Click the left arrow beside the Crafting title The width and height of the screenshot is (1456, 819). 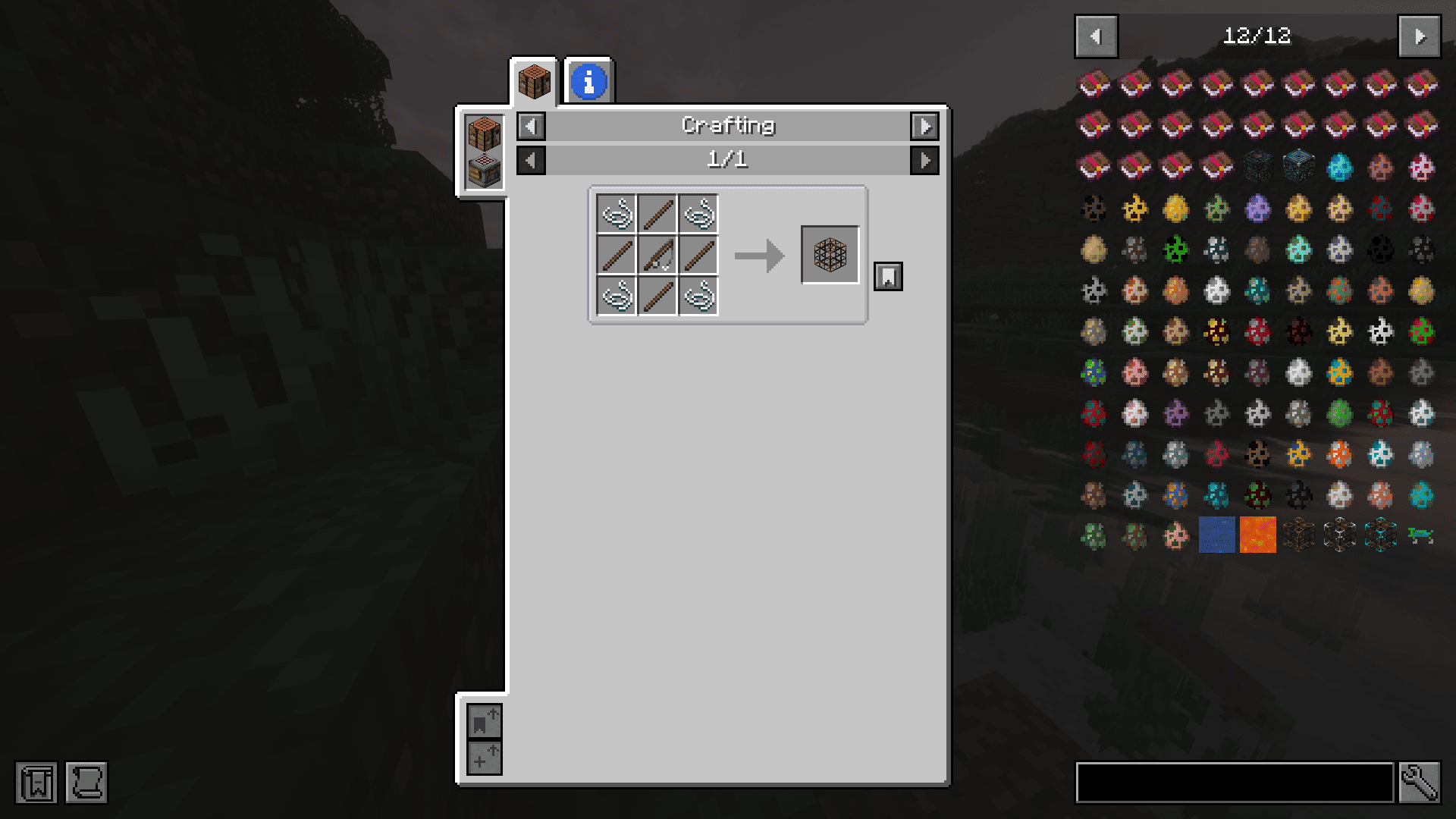pos(530,127)
